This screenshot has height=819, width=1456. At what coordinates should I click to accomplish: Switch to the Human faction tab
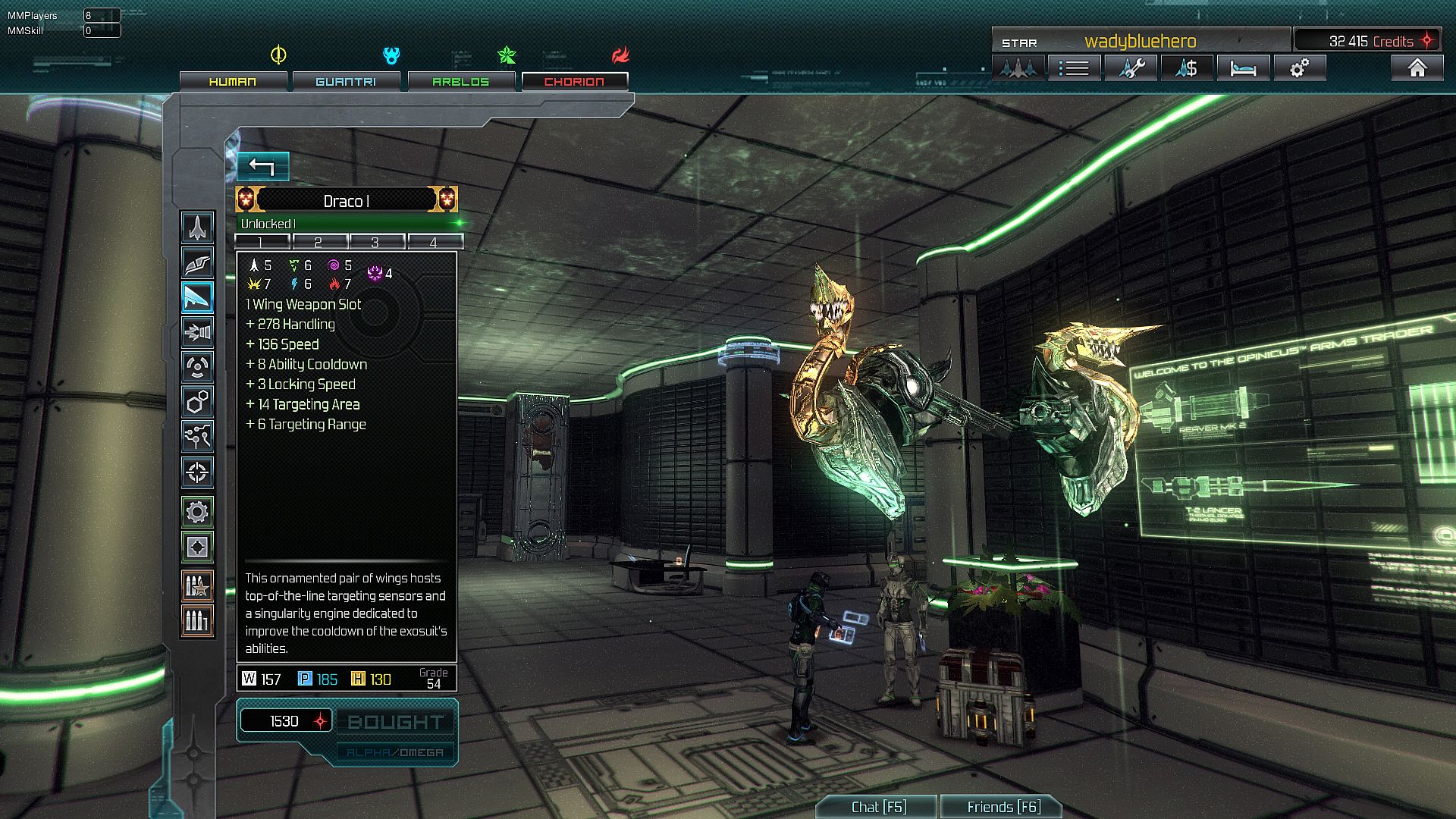pyautogui.click(x=233, y=81)
